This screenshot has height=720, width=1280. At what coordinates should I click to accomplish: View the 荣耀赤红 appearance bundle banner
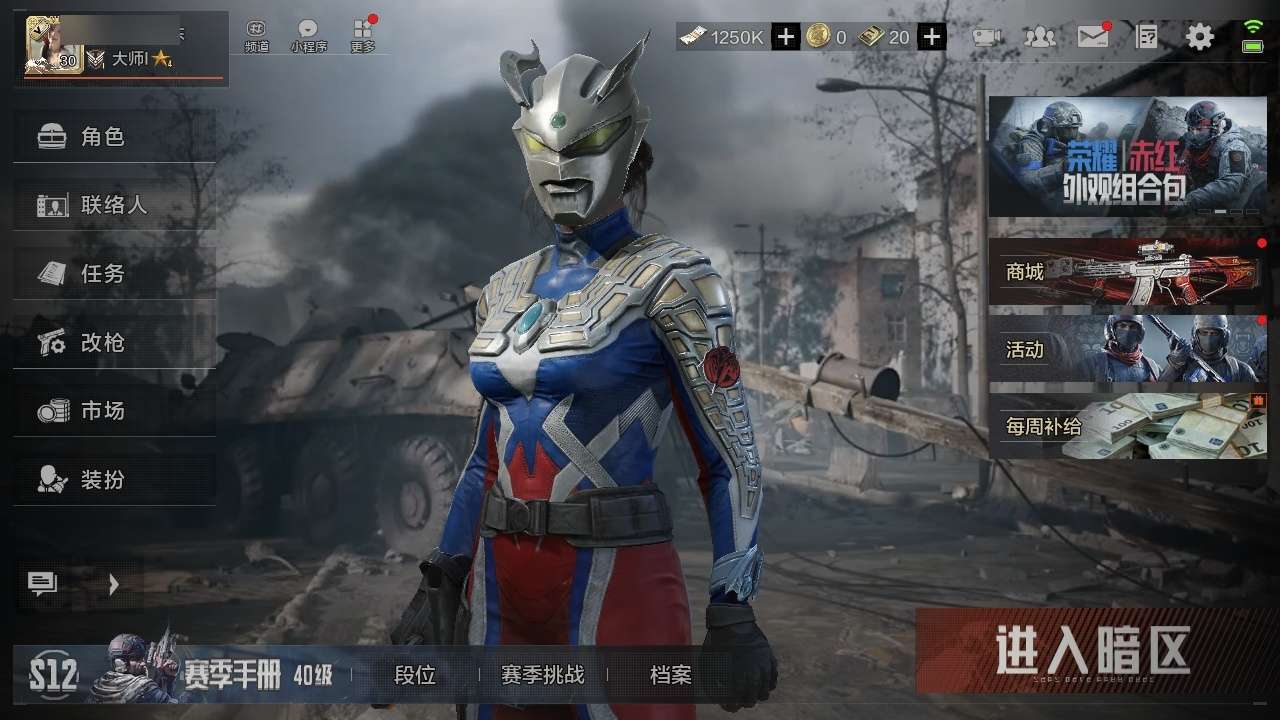[1127, 157]
